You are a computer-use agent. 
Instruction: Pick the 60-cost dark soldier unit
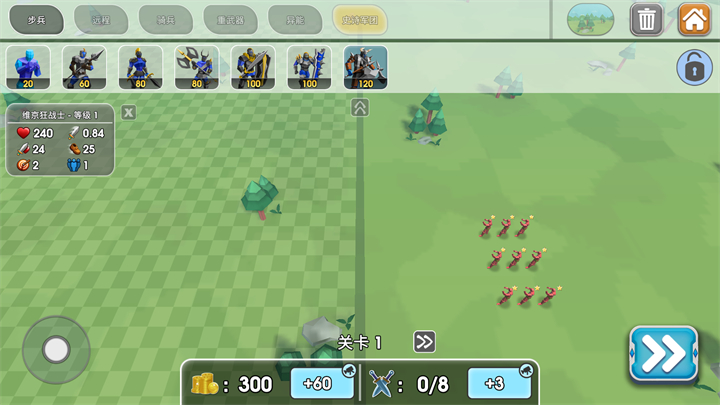[x=84, y=67]
